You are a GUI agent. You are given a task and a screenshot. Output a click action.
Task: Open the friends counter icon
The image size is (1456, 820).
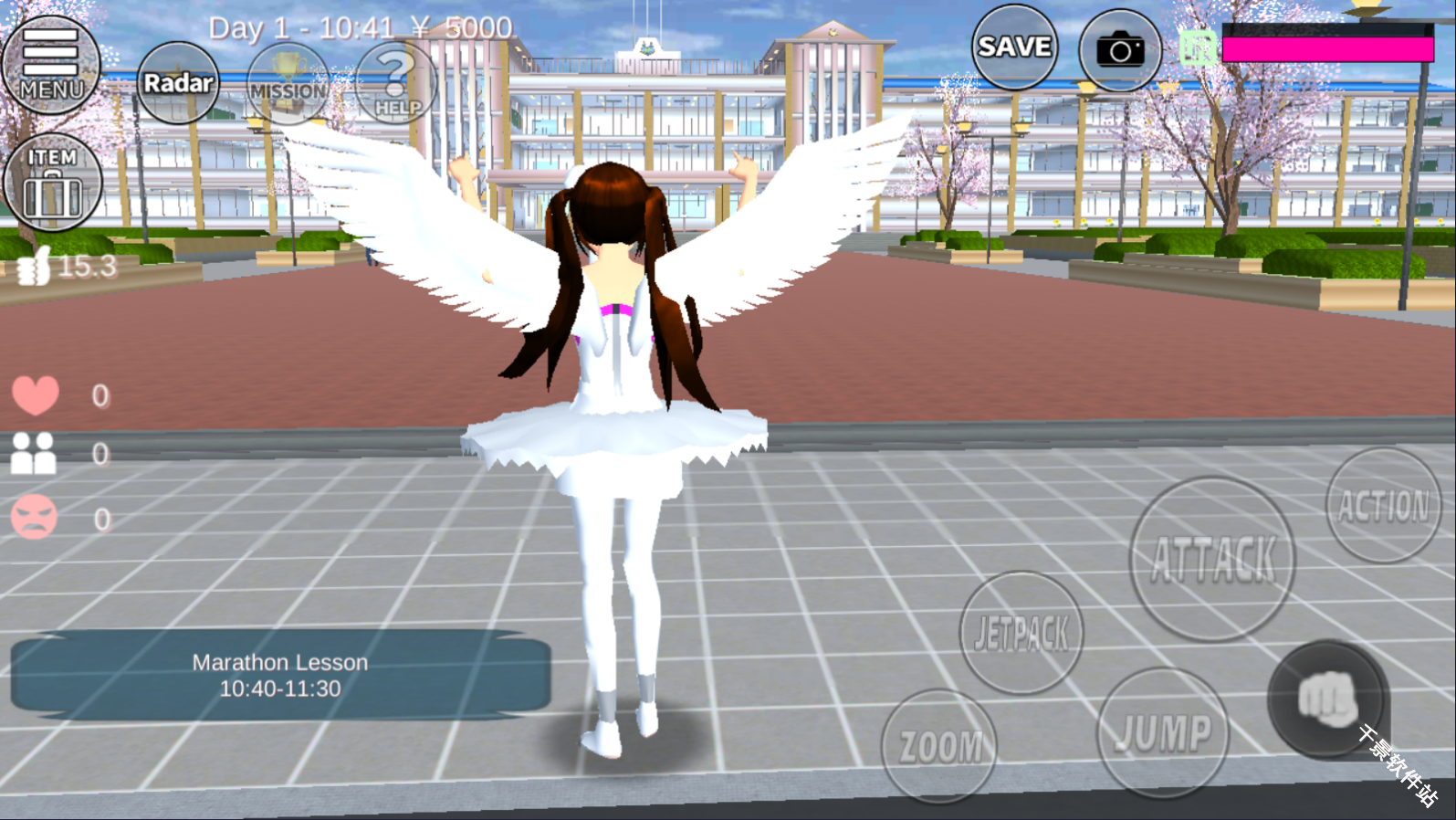tap(35, 454)
